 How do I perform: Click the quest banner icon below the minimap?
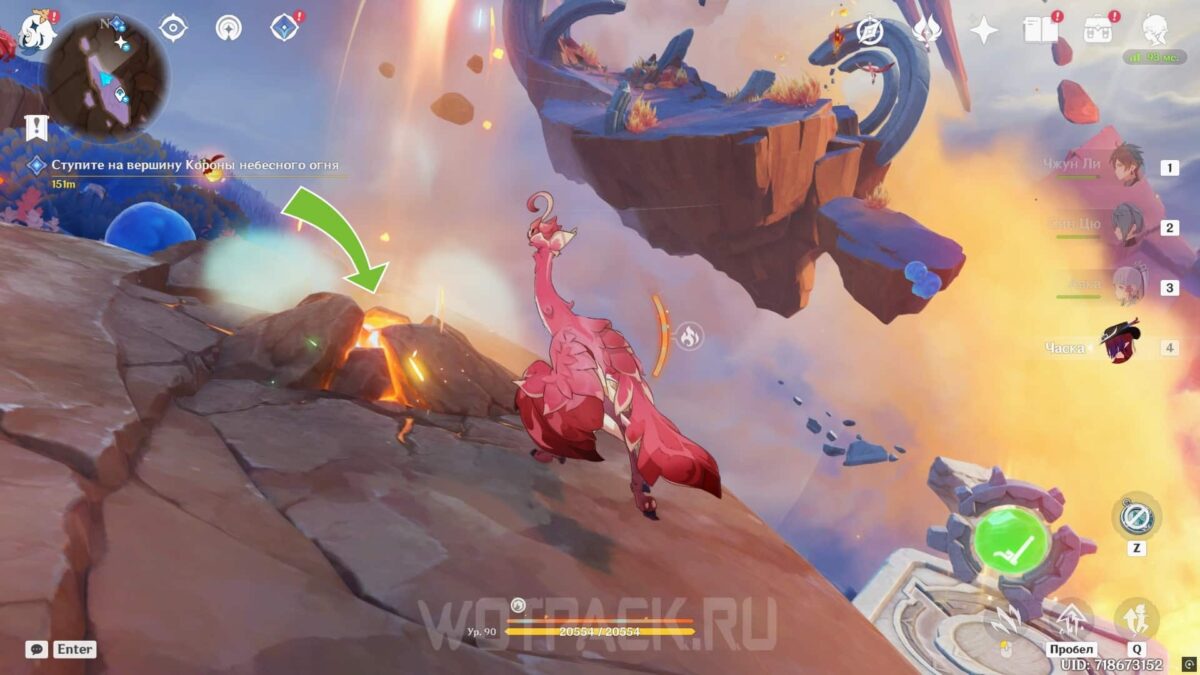(x=36, y=127)
